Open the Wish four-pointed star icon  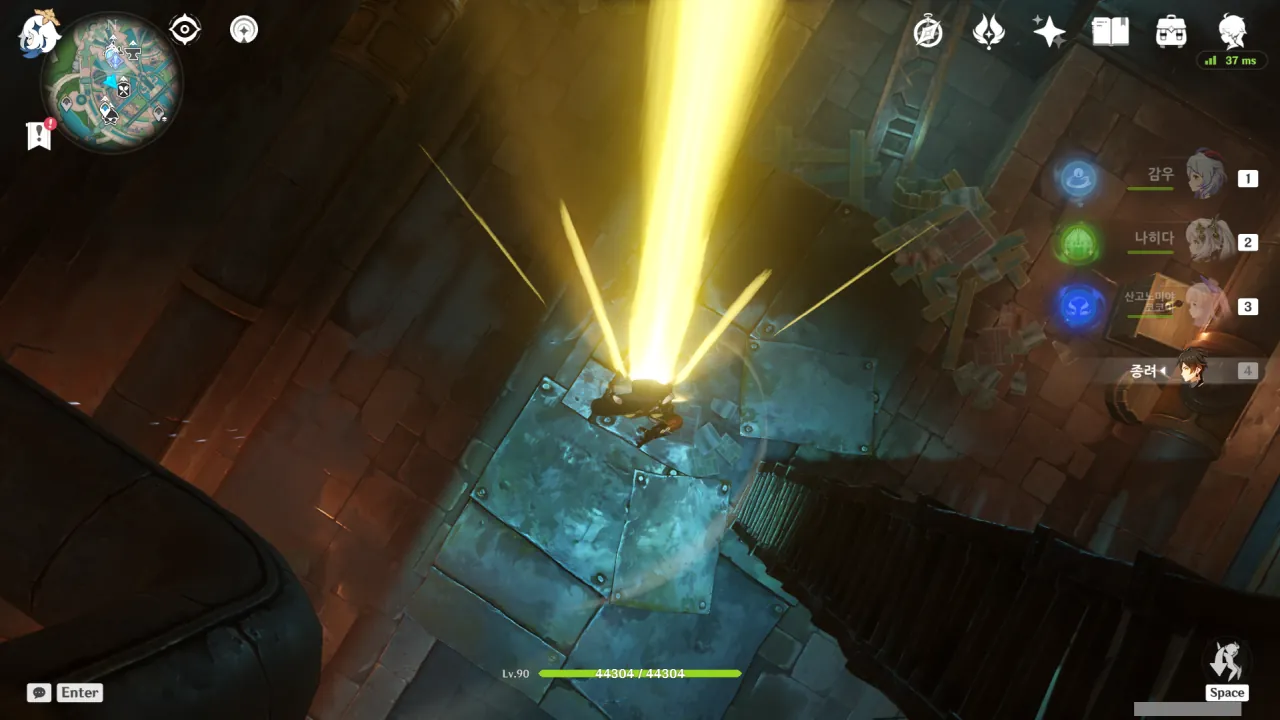click(x=1049, y=32)
